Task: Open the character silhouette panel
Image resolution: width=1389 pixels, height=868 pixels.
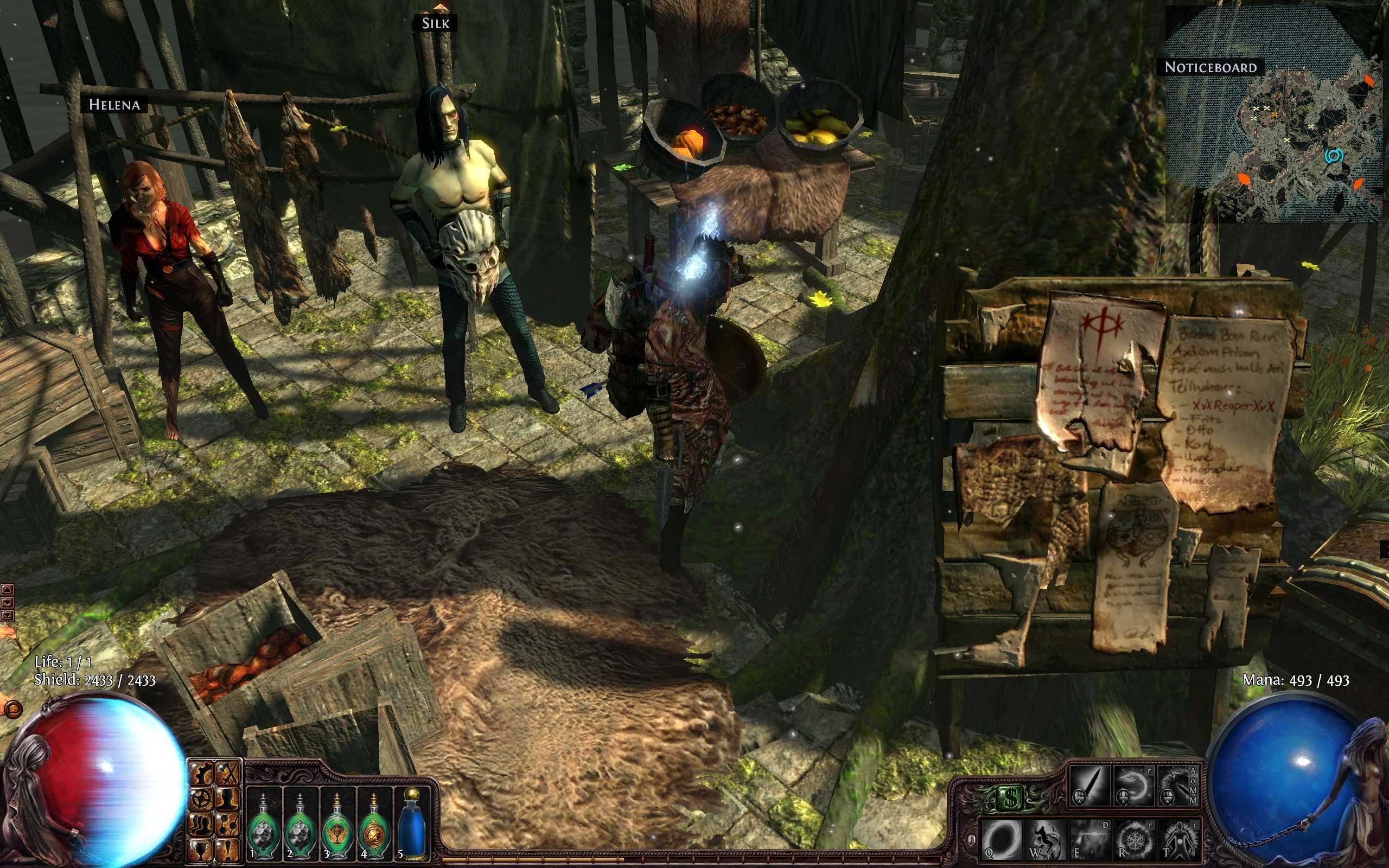Action: click(228, 799)
